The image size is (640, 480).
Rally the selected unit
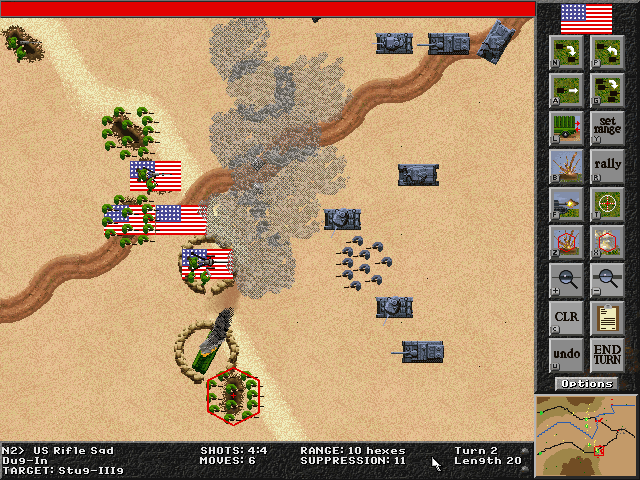coord(607,166)
